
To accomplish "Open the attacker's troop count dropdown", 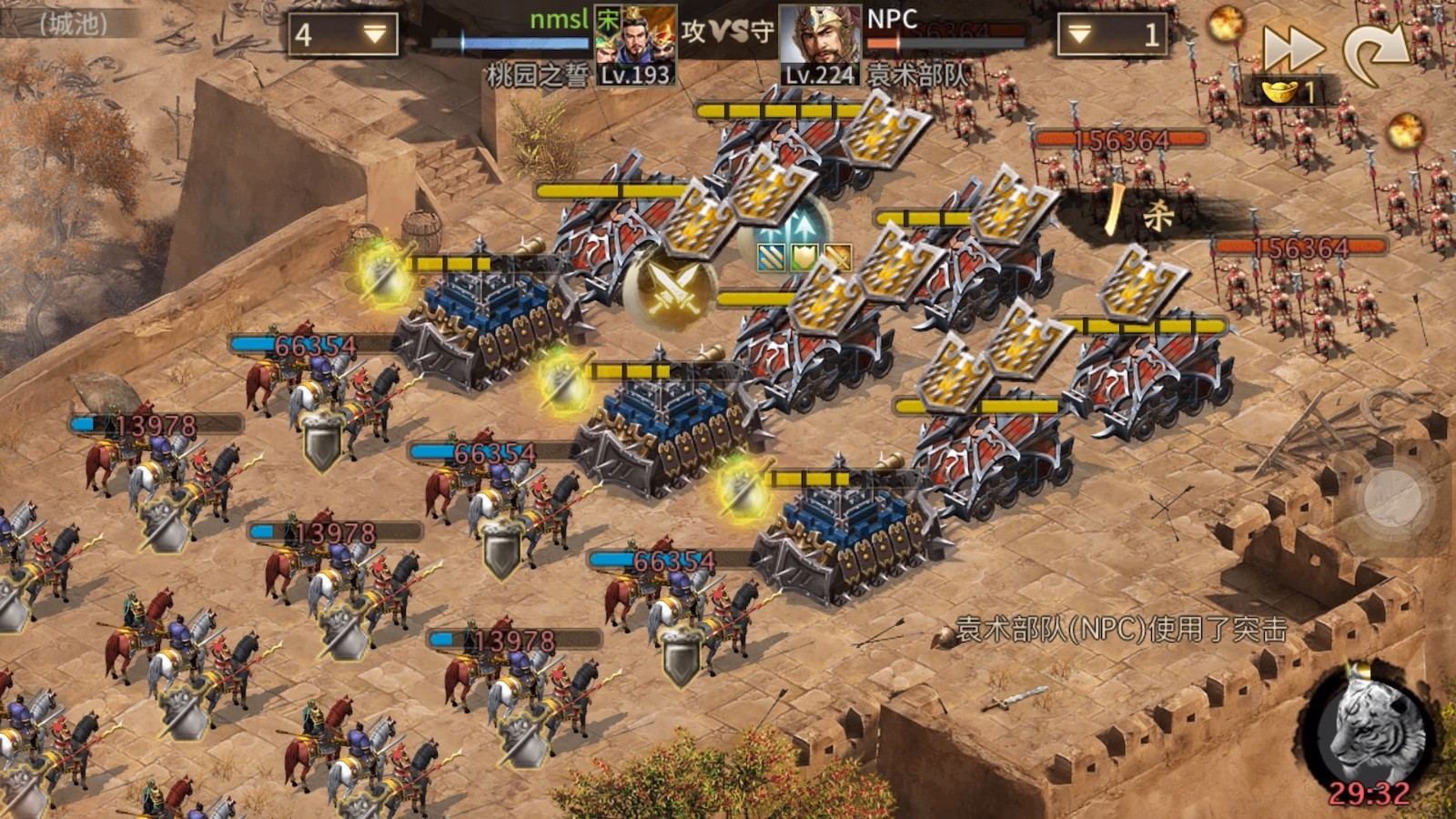I will pyautogui.click(x=343, y=35).
